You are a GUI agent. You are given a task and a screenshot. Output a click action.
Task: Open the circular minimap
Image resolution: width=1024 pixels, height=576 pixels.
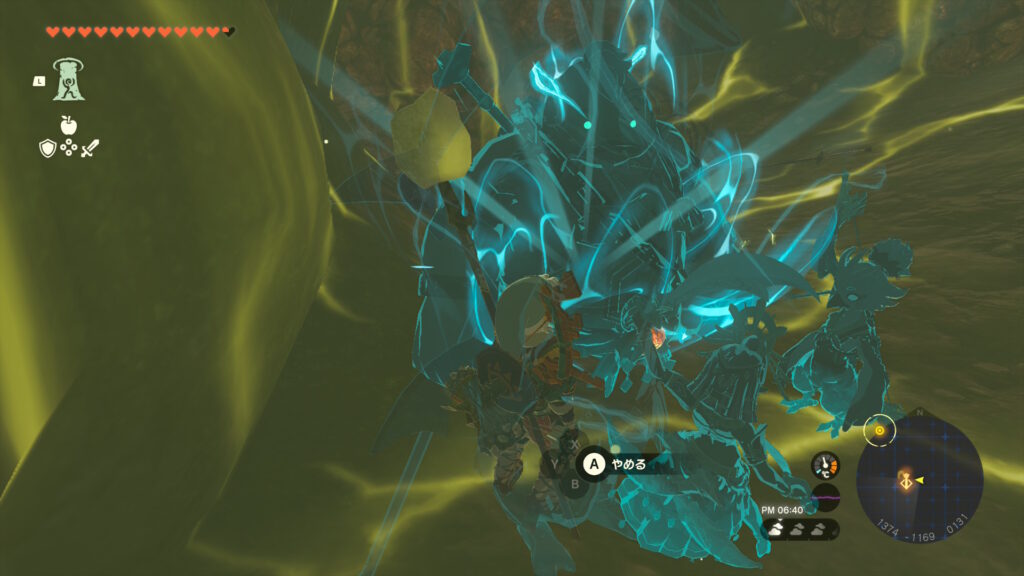pos(920,479)
